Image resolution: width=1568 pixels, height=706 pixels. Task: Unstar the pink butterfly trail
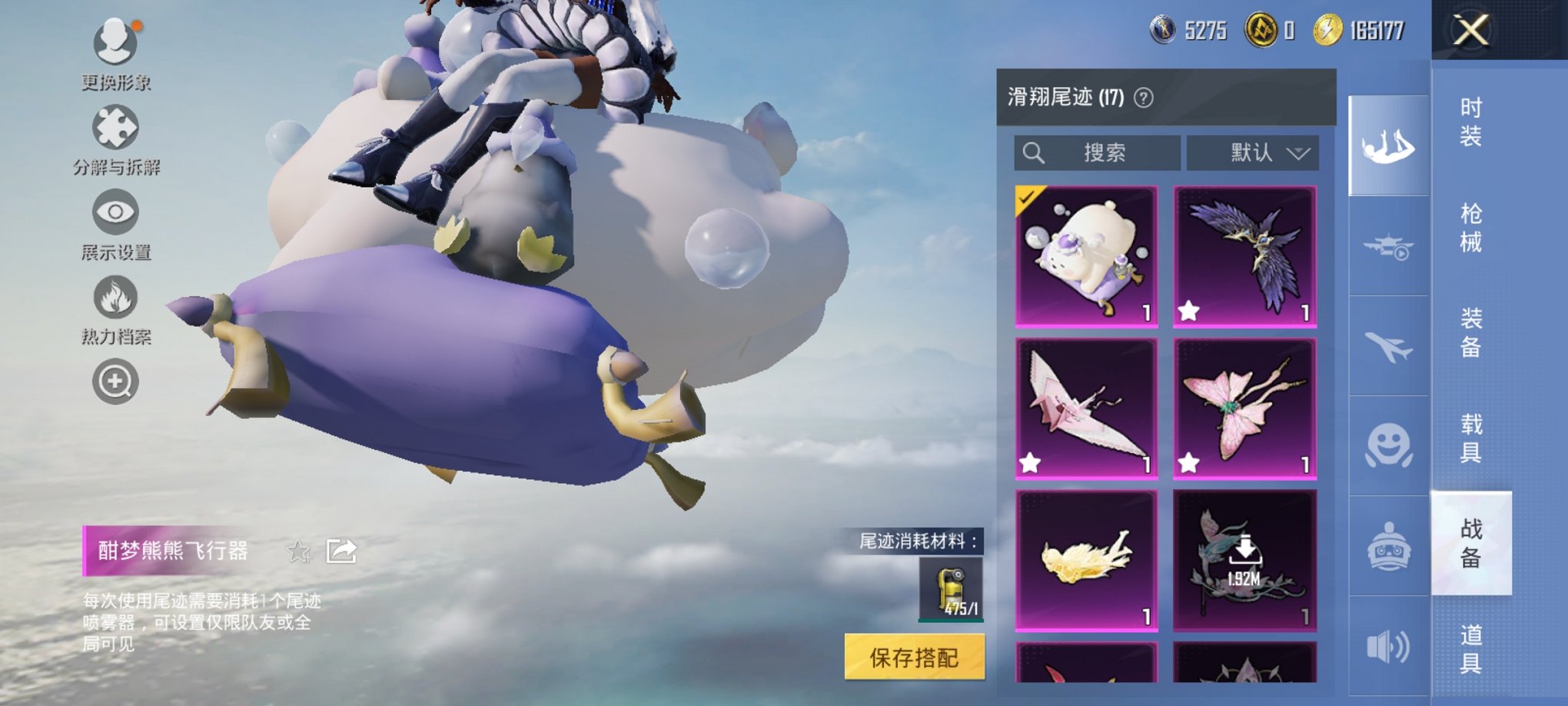pyautogui.click(x=1188, y=461)
